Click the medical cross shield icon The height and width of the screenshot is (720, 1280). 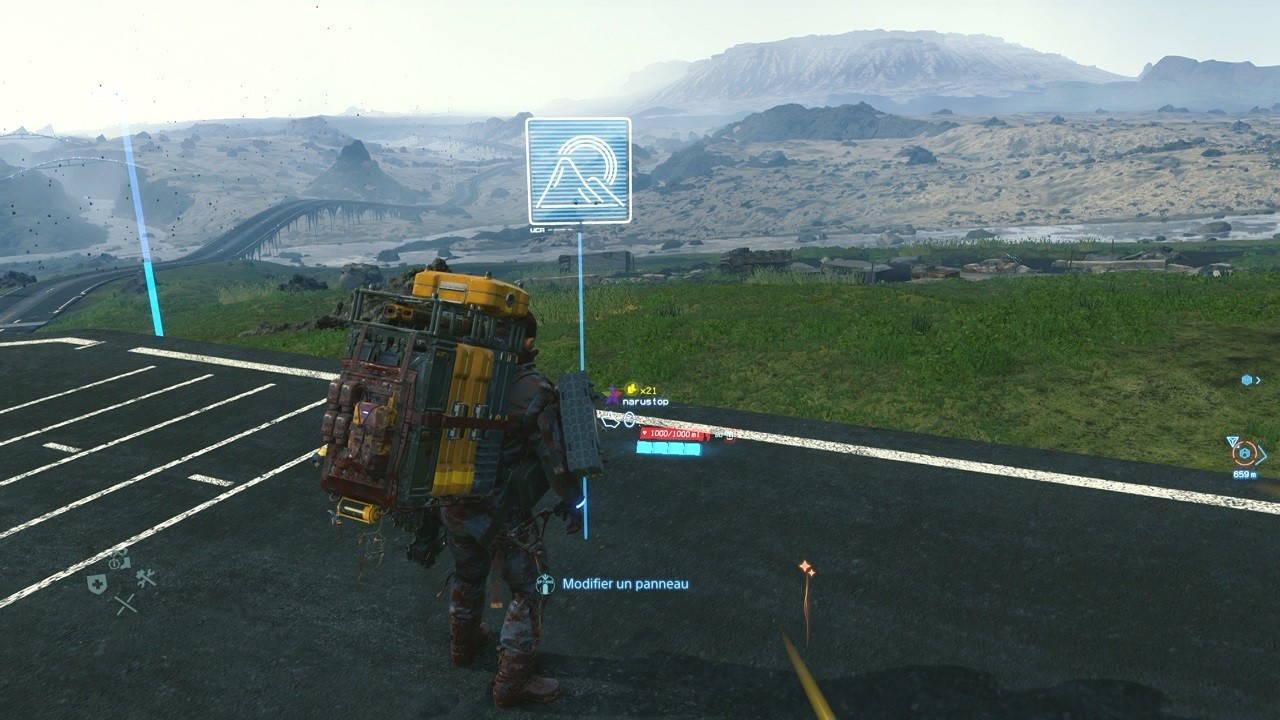tap(97, 583)
